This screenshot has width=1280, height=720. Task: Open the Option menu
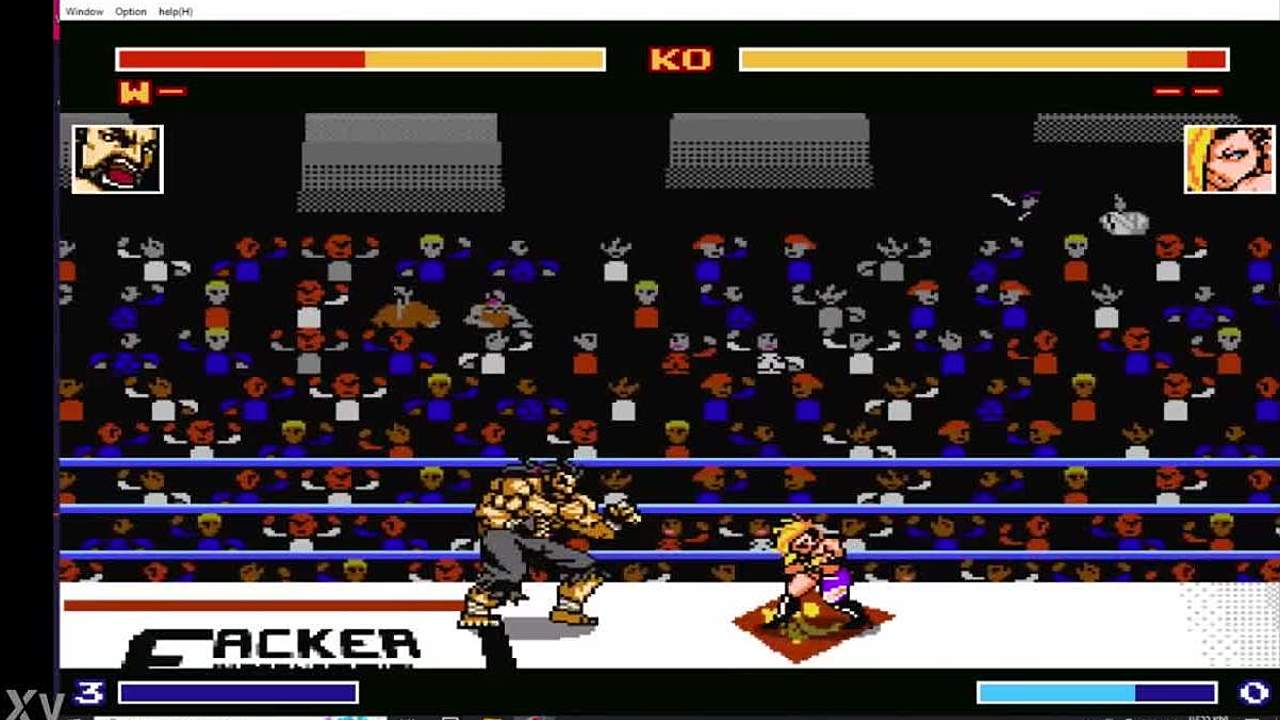click(130, 11)
